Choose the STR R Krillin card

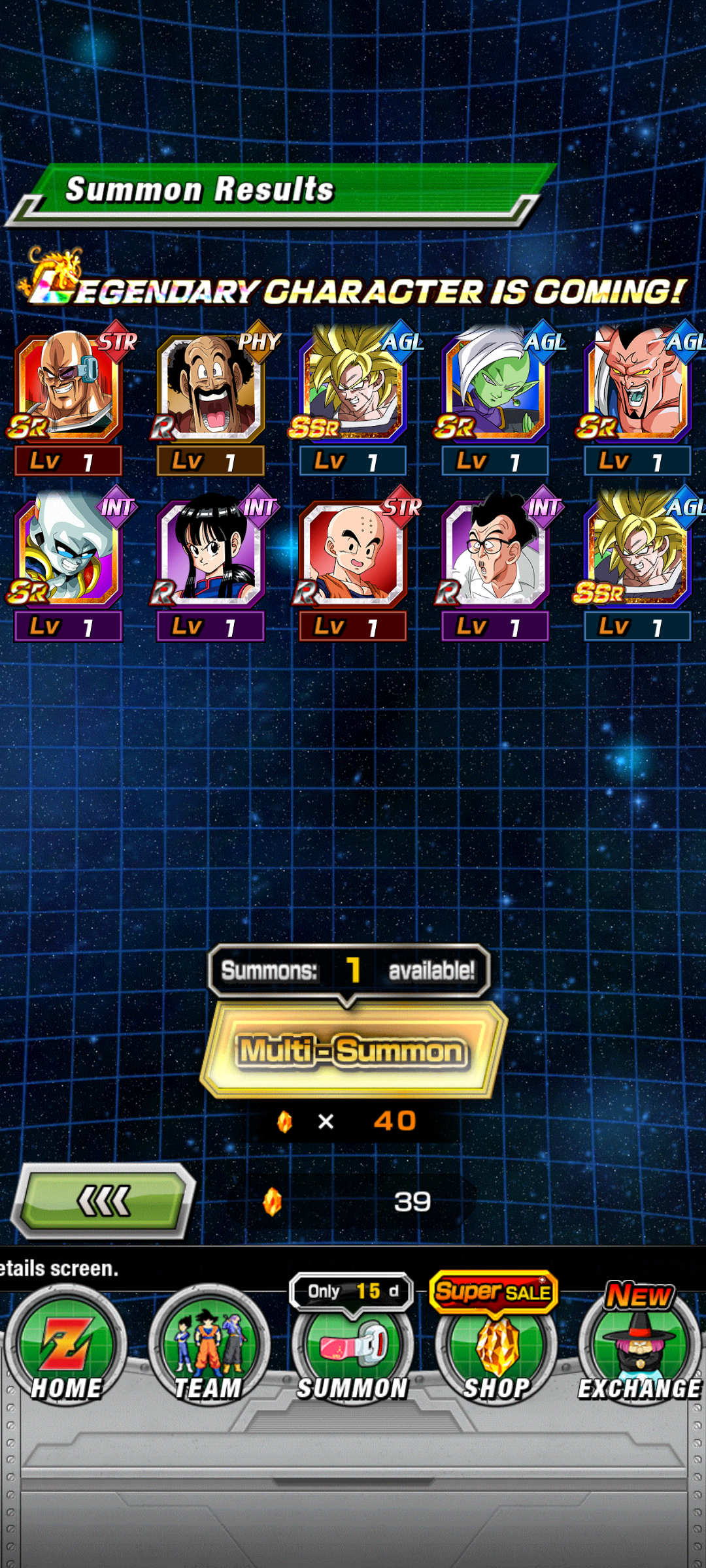coord(353,552)
